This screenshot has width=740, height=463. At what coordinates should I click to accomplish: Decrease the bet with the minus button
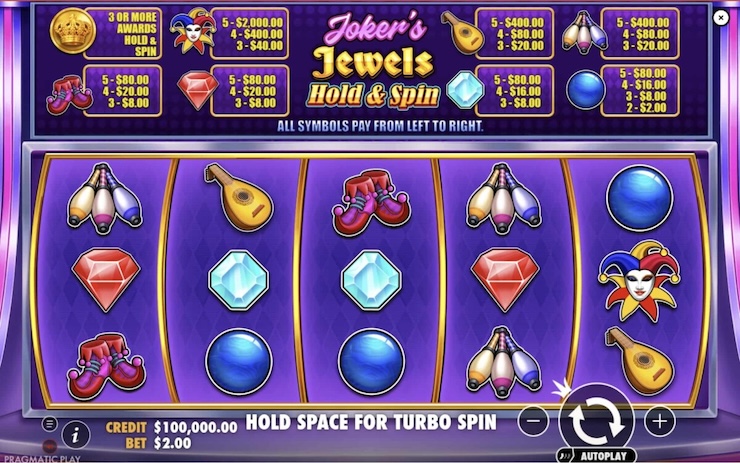pos(534,422)
